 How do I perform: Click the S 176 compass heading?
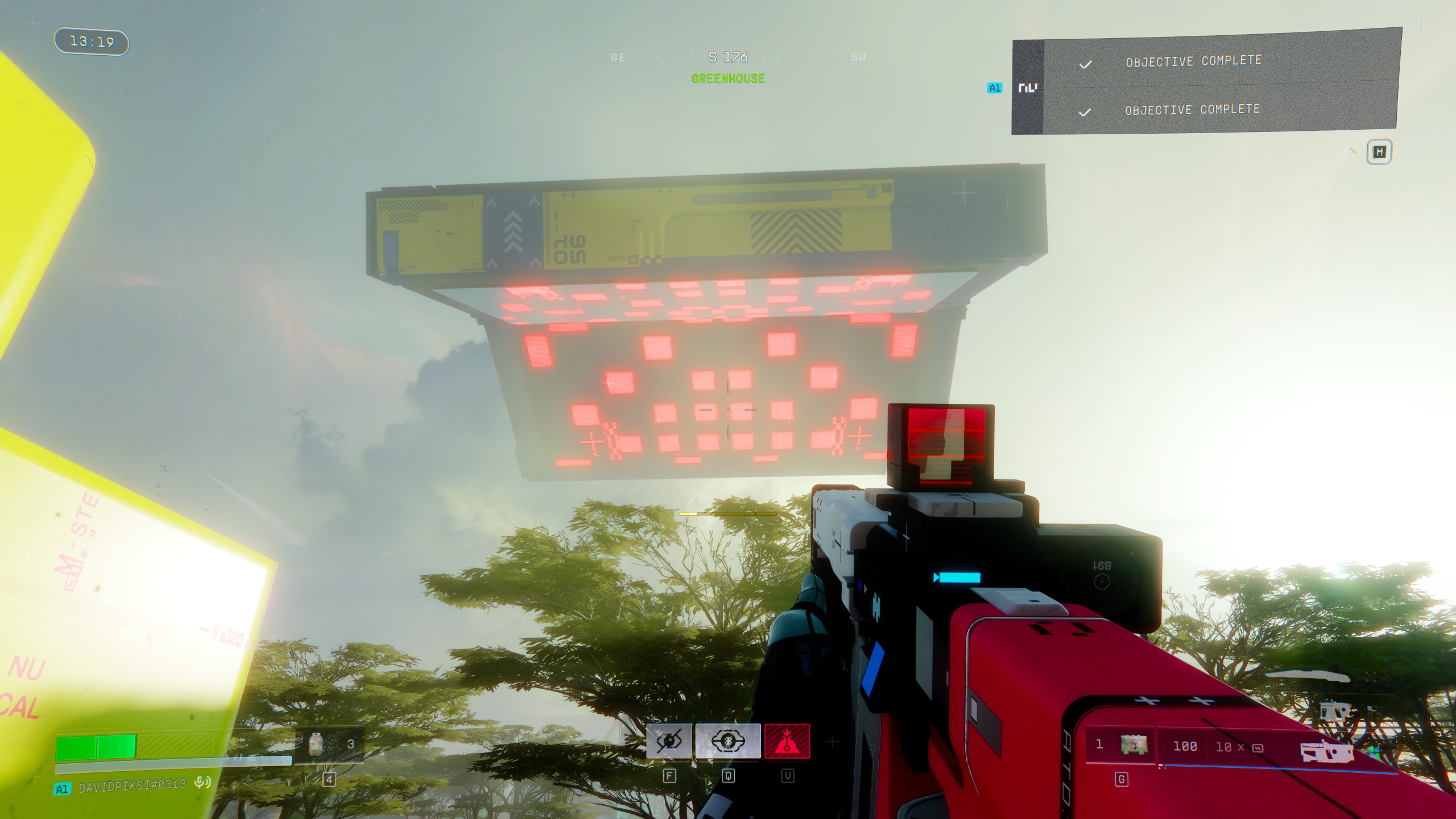pos(728,57)
